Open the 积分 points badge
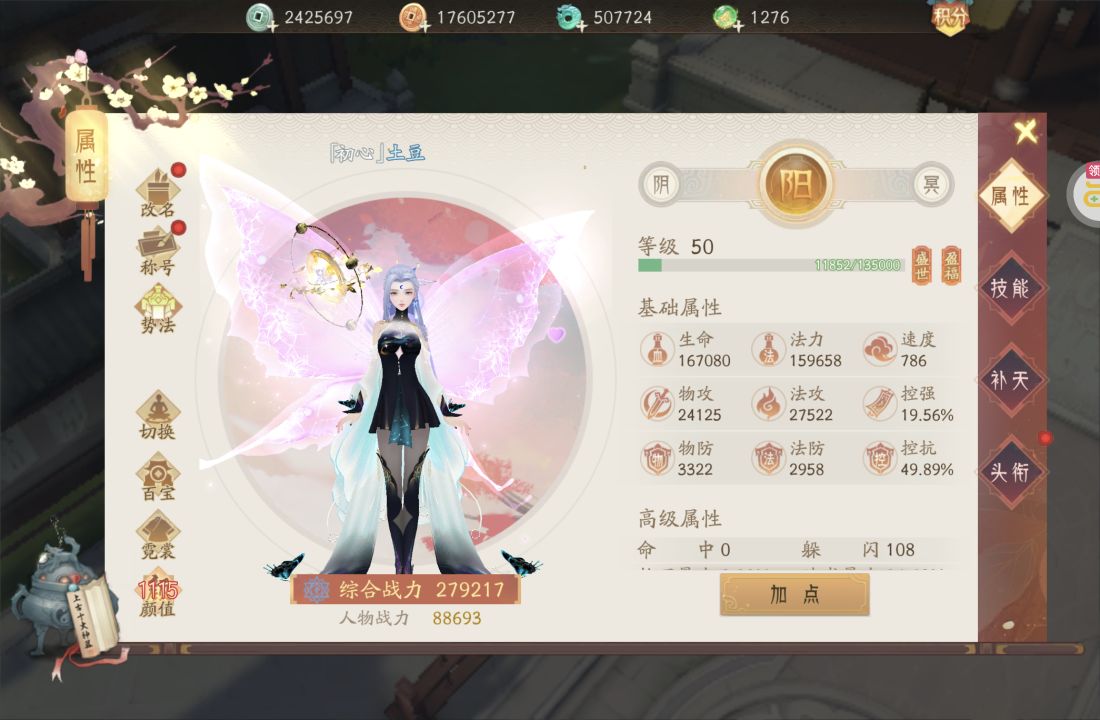Screen dimensions: 1100x720 click(x=950, y=17)
